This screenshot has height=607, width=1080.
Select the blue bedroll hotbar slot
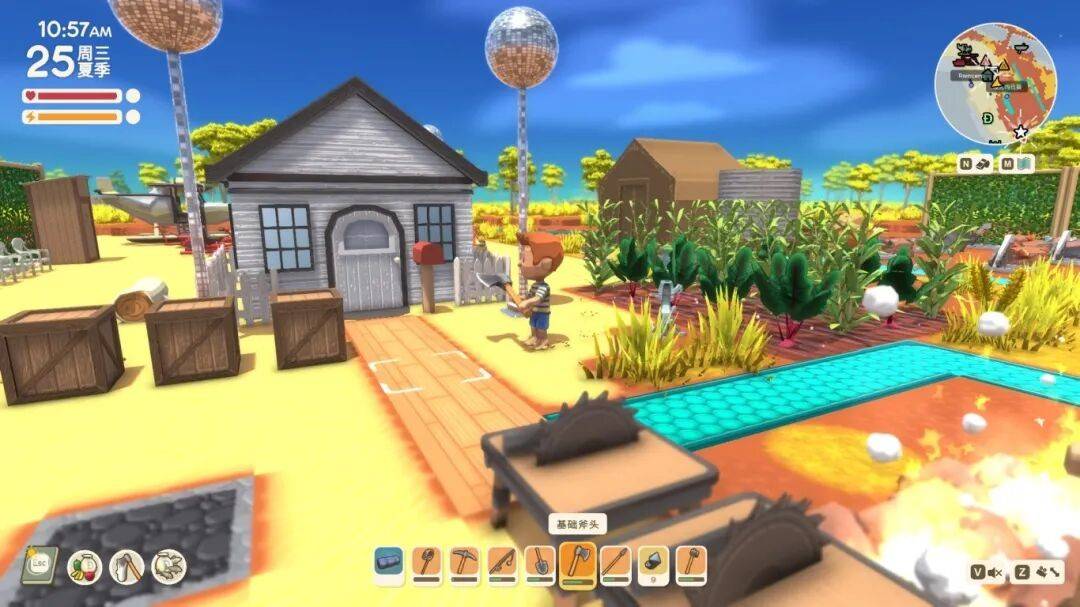pos(390,564)
